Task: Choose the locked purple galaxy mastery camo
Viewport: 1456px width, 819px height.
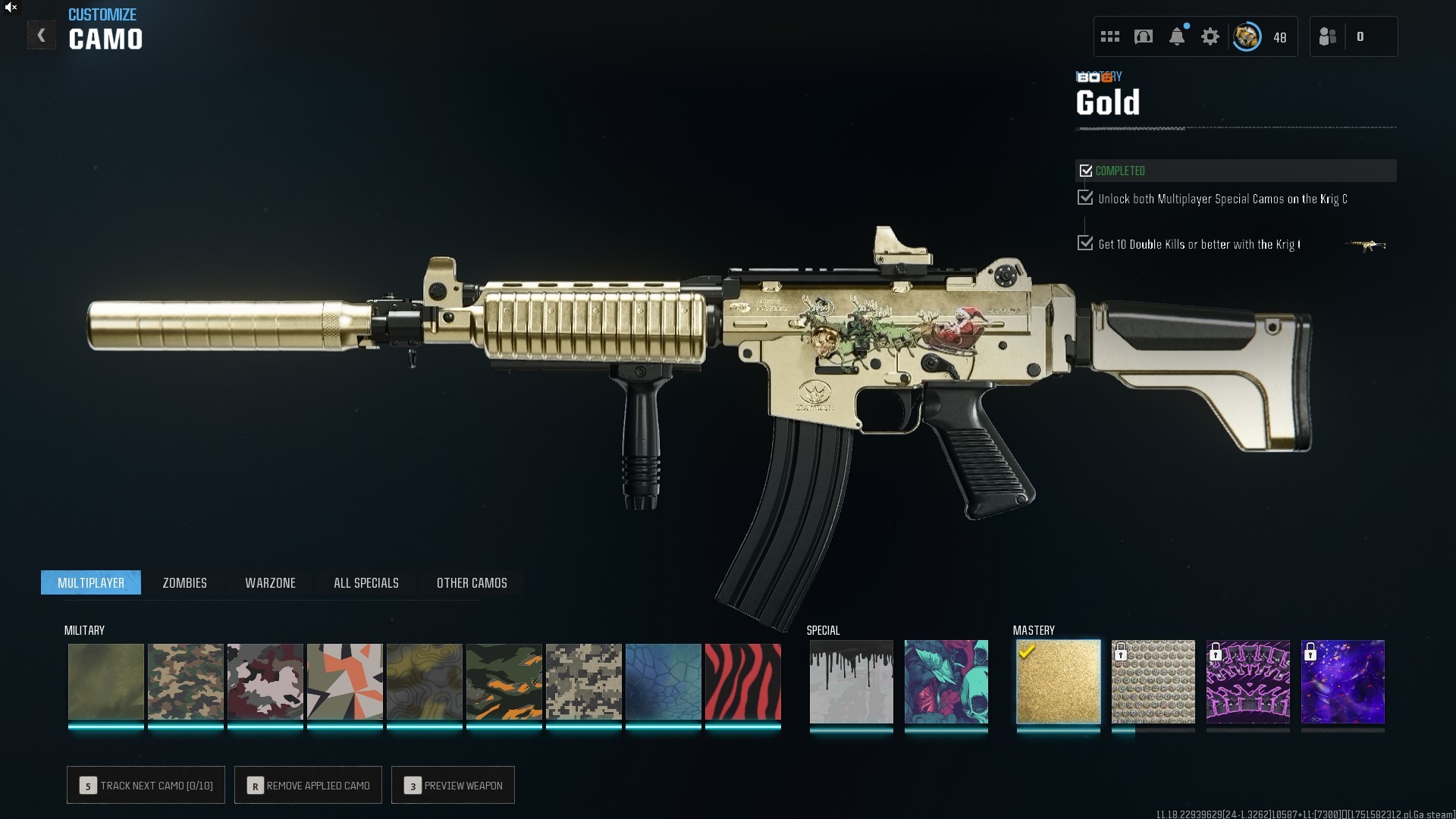Action: [x=1342, y=681]
